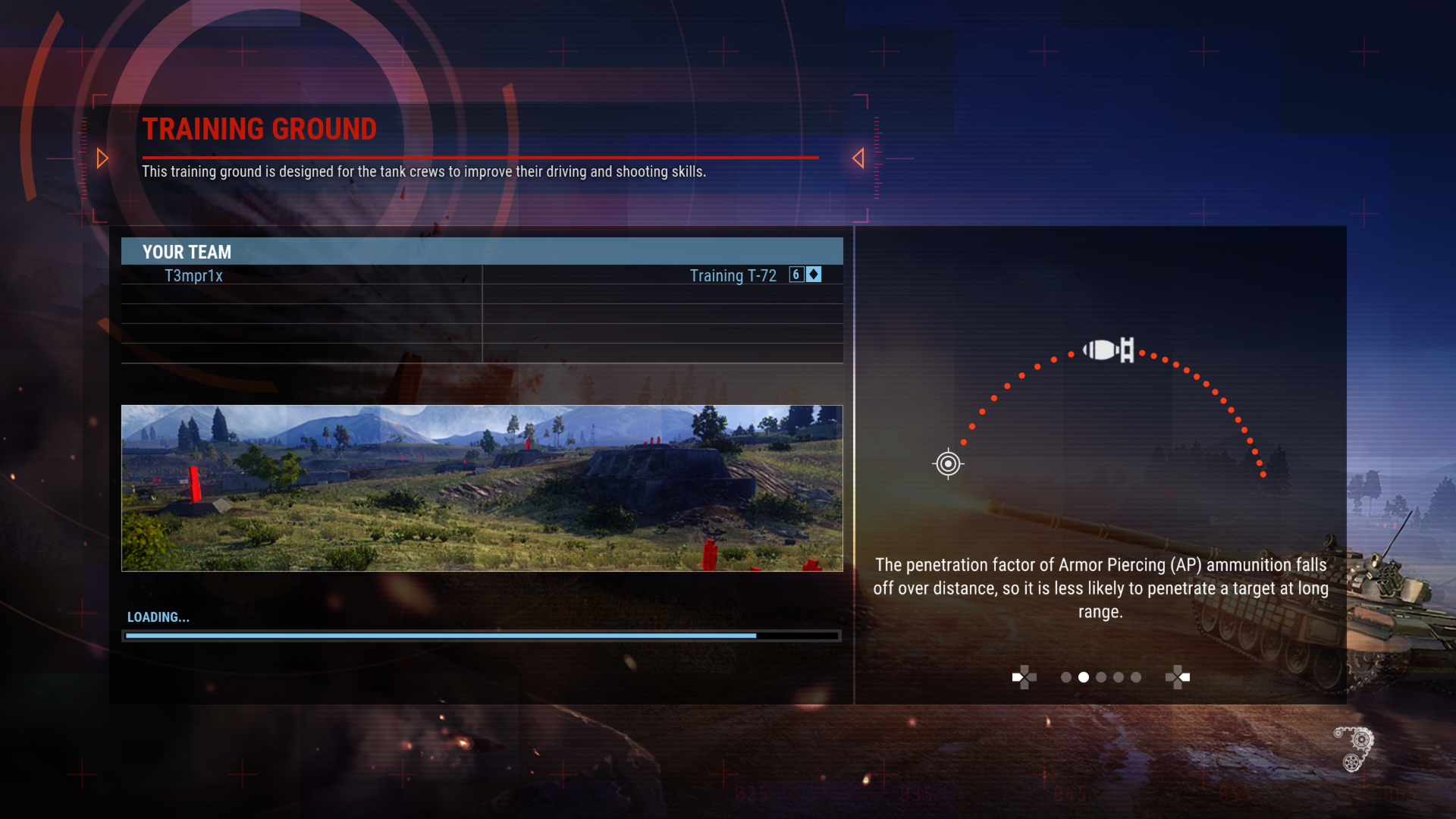Open the middle carousel dot page
1456x819 pixels.
[x=1100, y=677]
